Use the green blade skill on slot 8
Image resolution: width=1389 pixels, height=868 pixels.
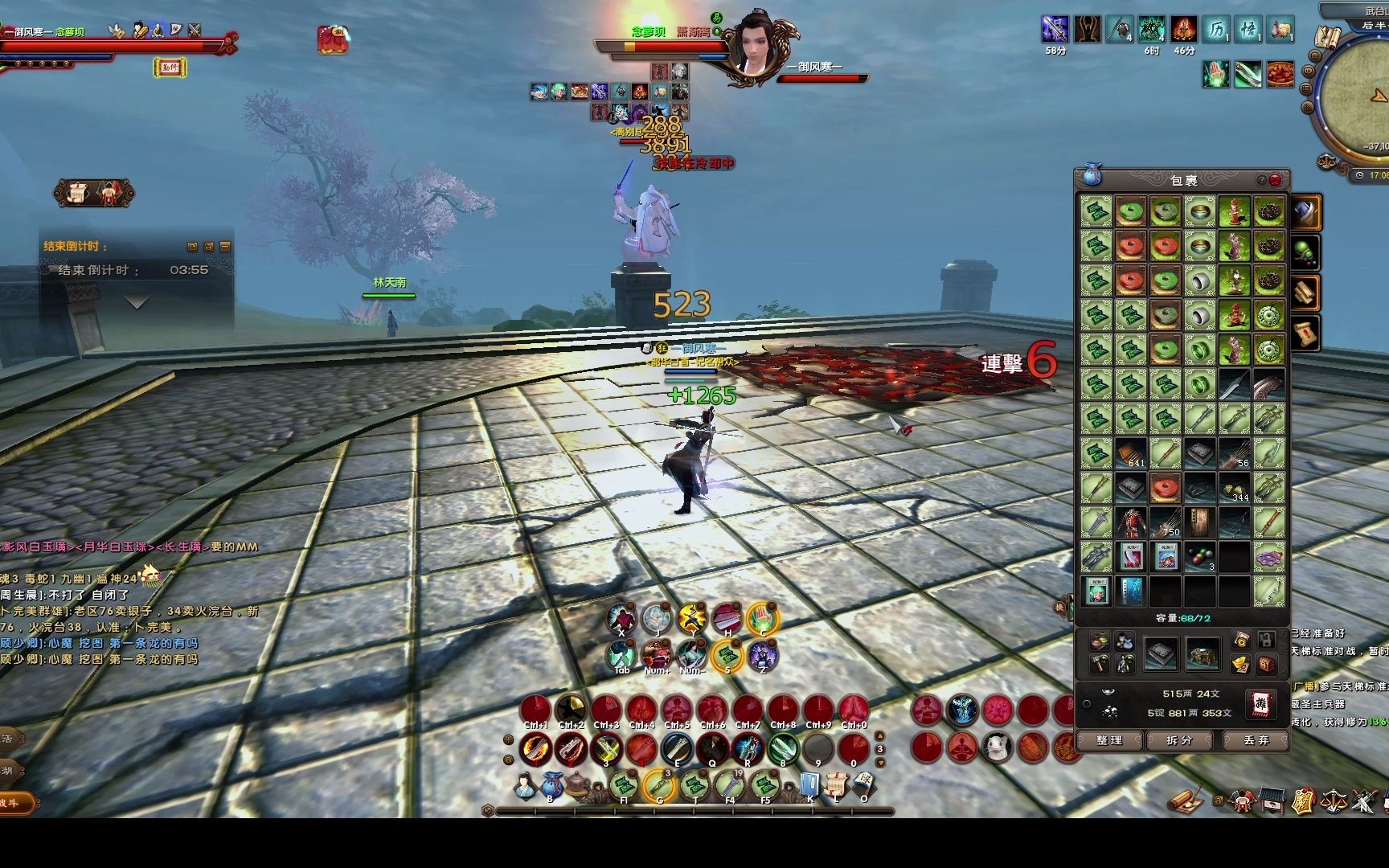click(x=782, y=749)
